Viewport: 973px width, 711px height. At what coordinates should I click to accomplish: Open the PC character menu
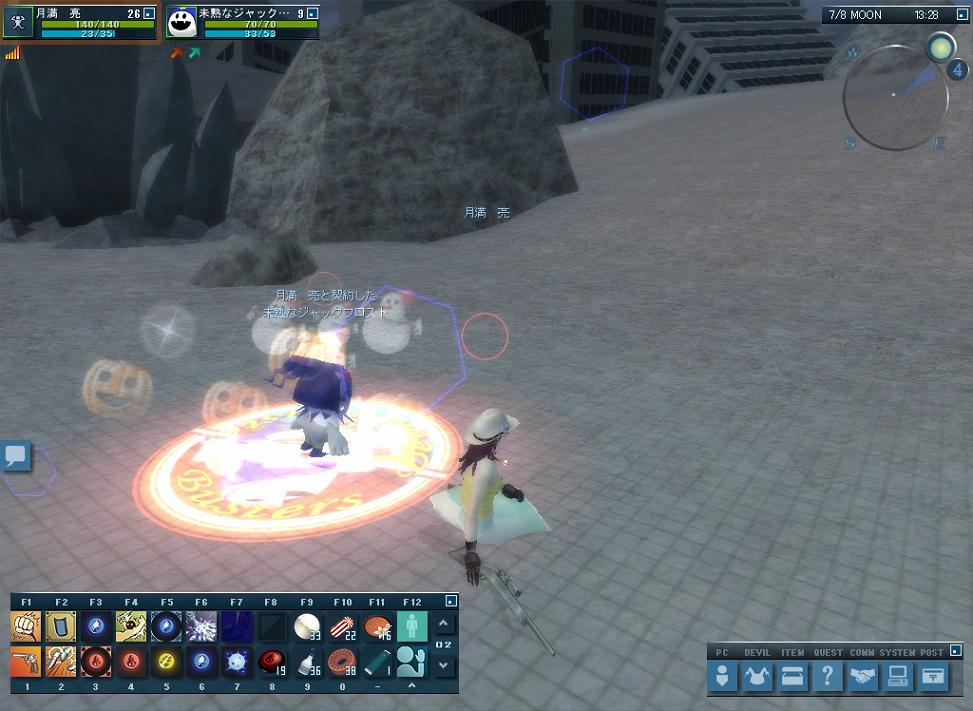coord(722,677)
